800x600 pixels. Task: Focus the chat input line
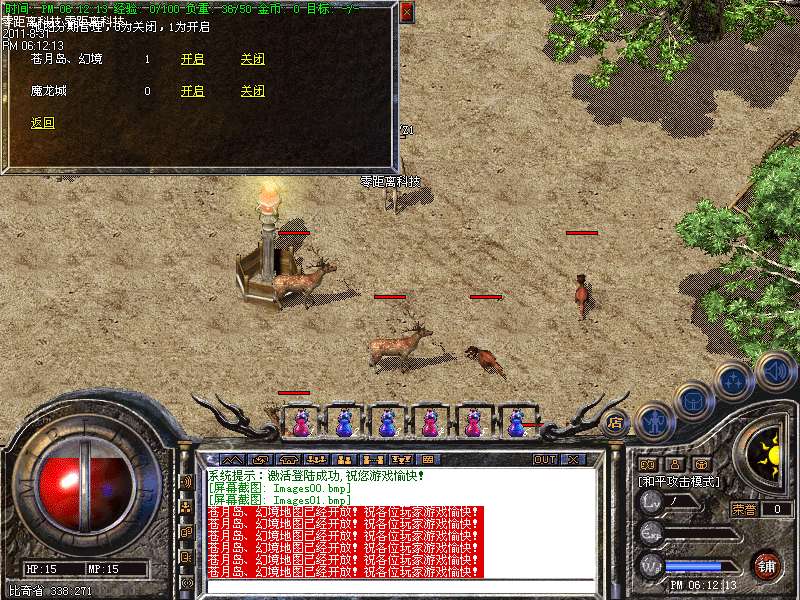[x=400, y=586]
